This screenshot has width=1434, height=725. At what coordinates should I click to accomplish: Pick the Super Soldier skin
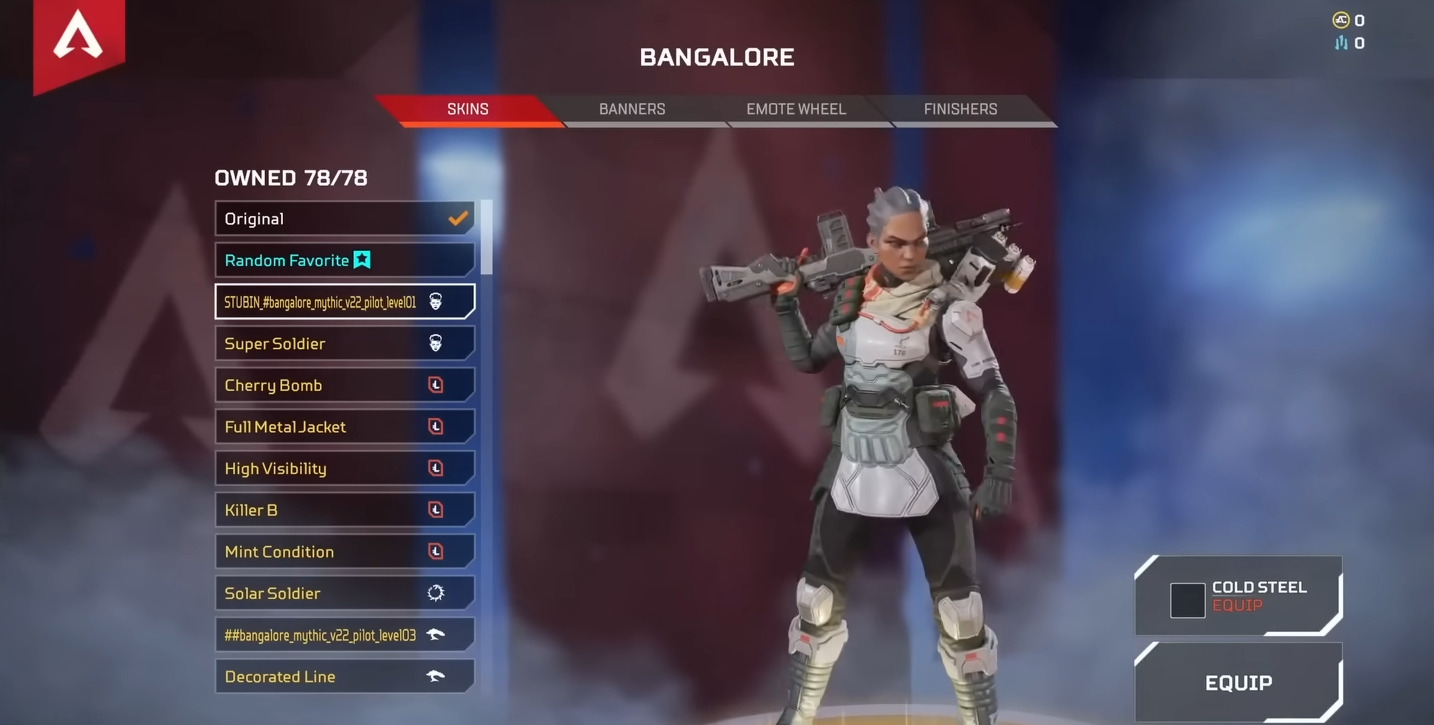344,344
